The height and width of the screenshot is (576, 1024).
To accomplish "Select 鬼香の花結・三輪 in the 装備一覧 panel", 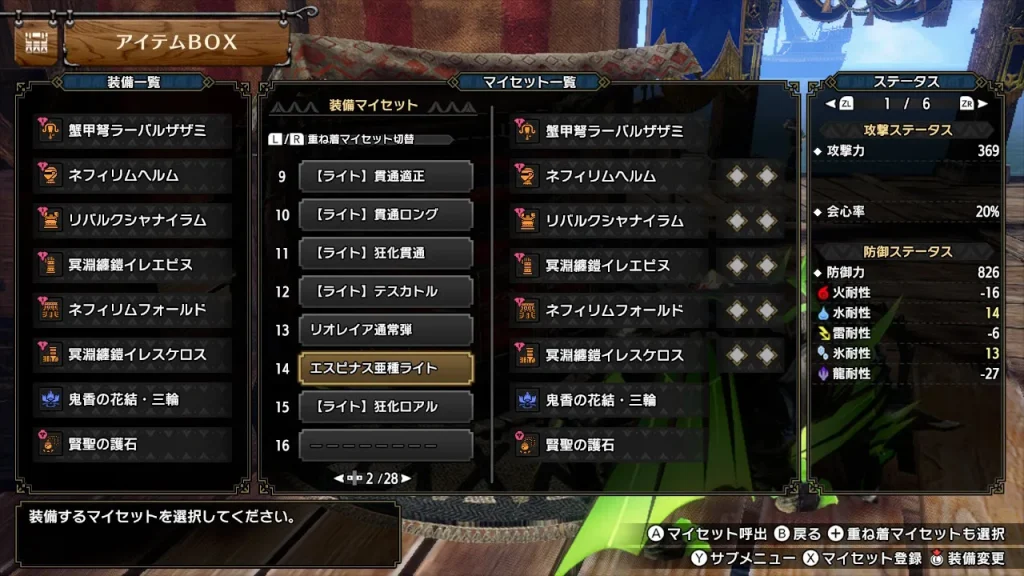I will point(133,400).
